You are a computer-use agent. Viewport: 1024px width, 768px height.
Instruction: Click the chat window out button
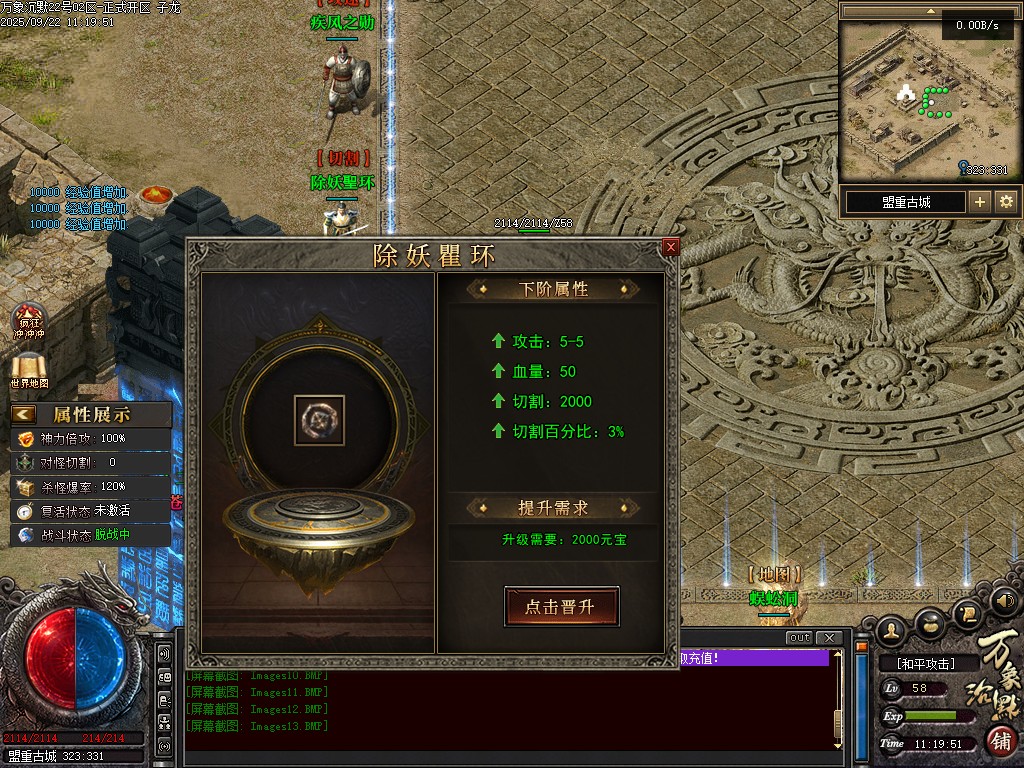click(x=799, y=638)
